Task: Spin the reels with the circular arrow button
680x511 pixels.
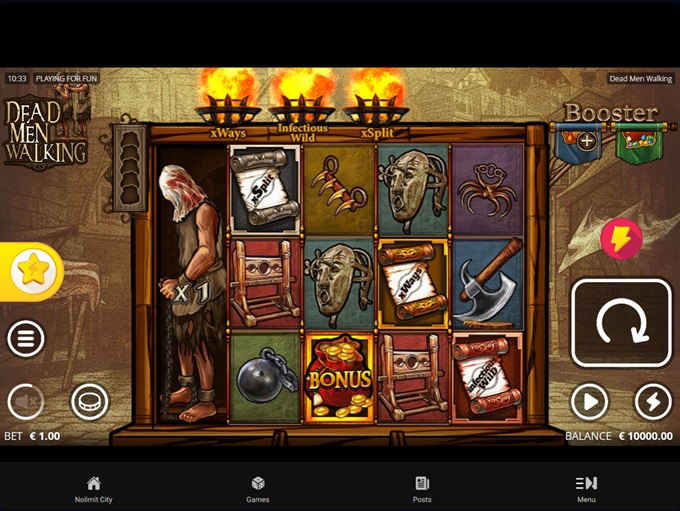Action: pos(621,323)
